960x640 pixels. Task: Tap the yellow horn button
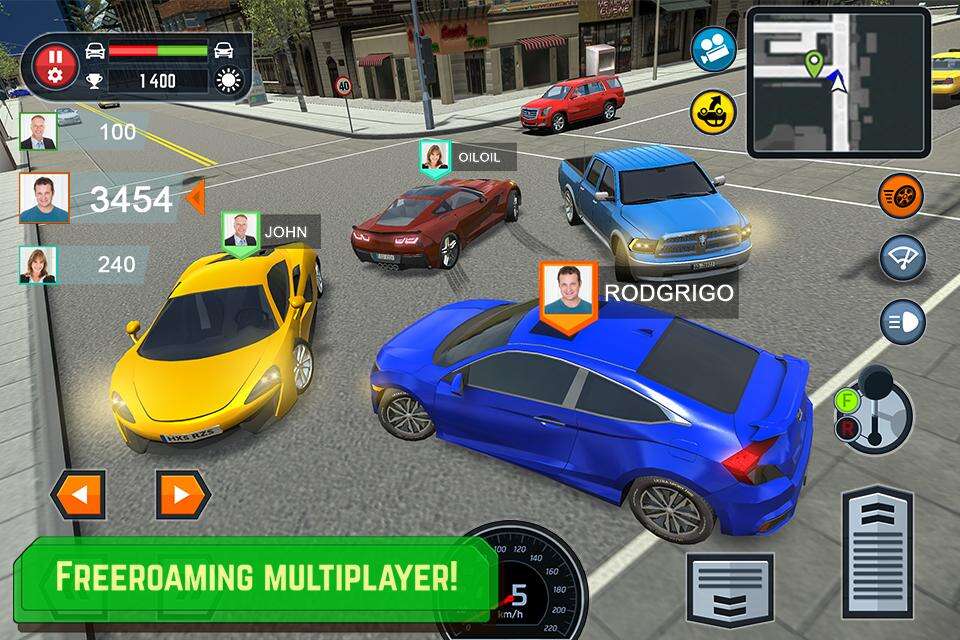(713, 112)
